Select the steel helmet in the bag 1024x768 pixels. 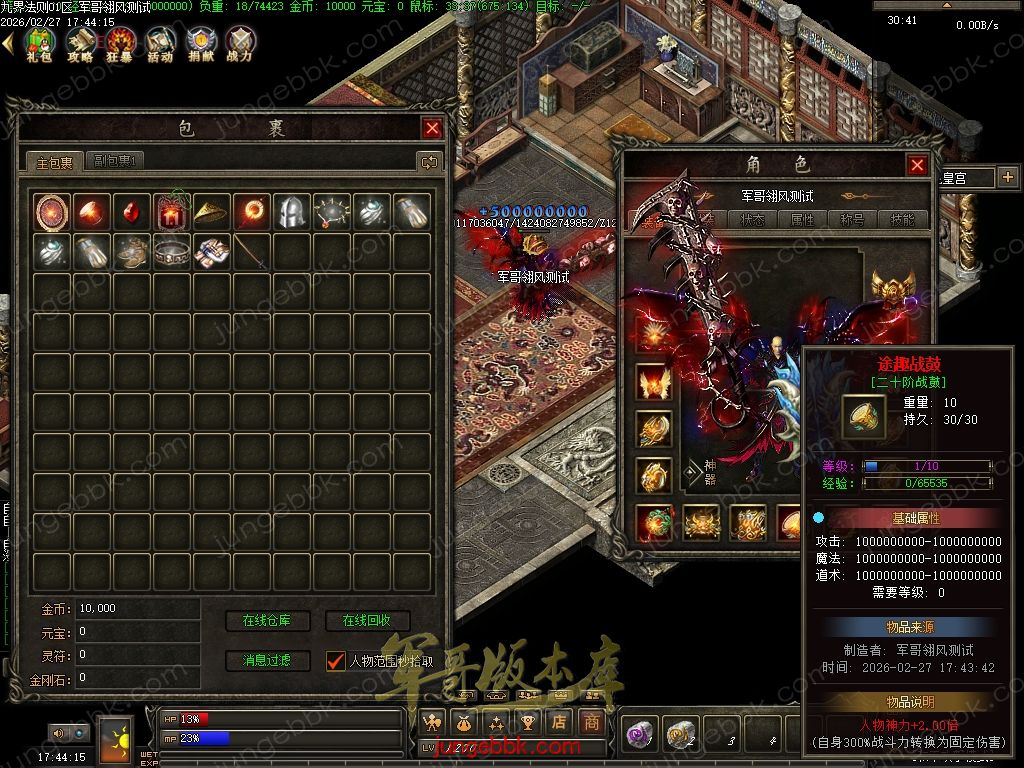291,211
